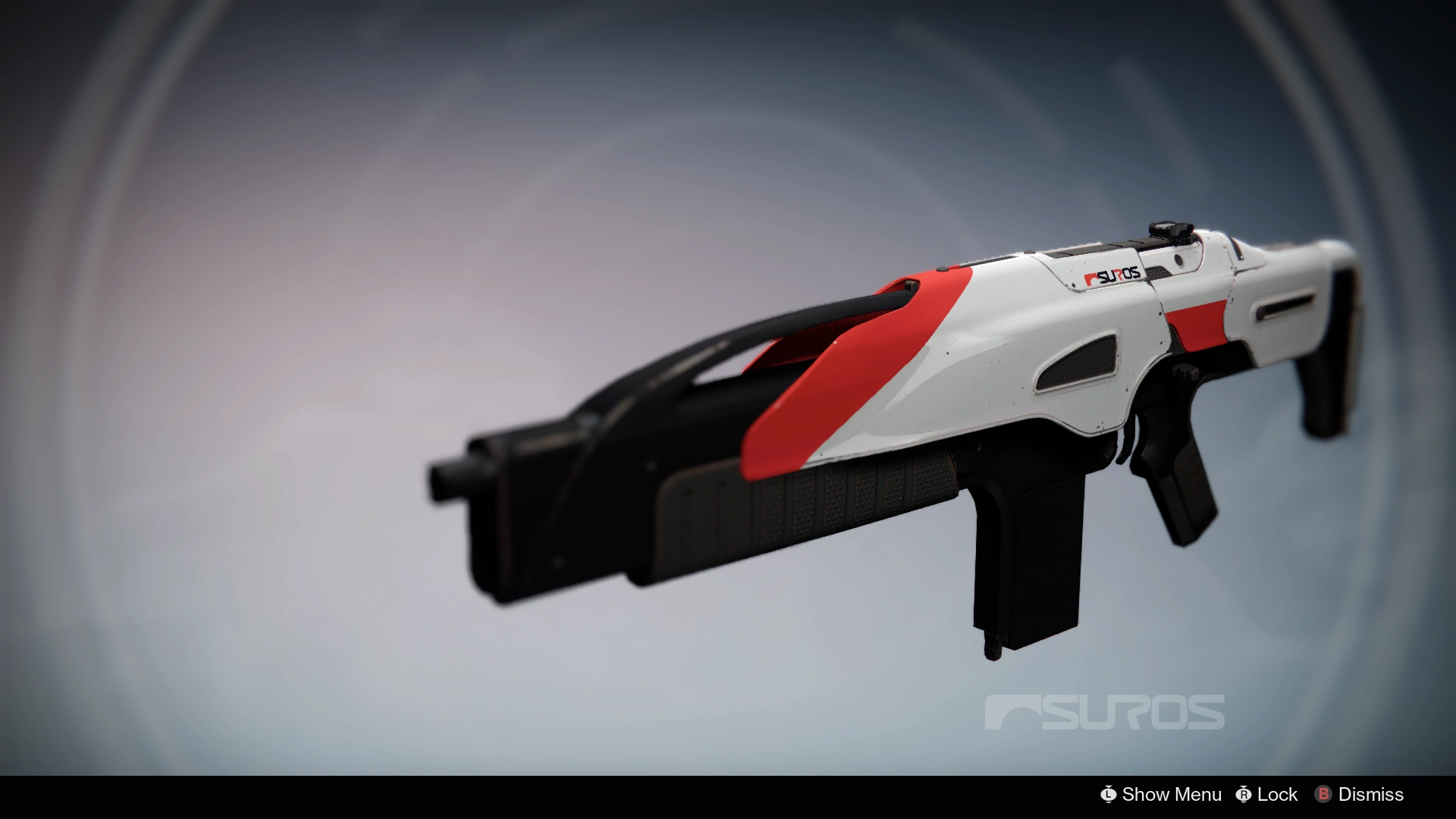Click the small SUROS emblem near the sight
The width and height of the screenshot is (1456, 819).
tap(1092, 277)
